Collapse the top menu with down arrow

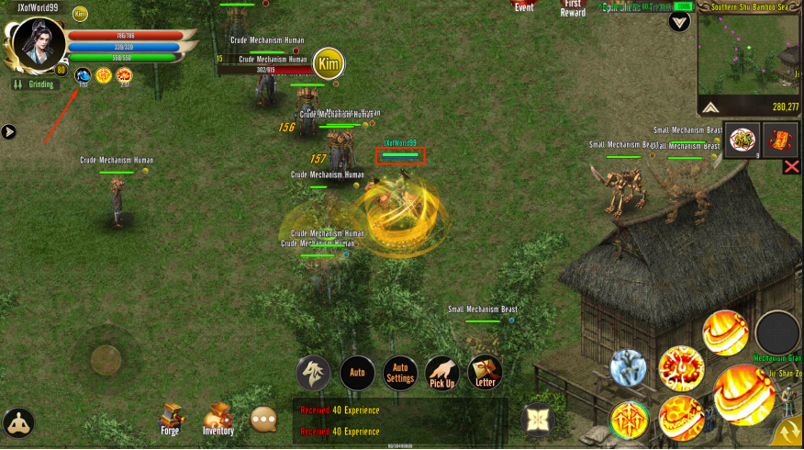[680, 22]
